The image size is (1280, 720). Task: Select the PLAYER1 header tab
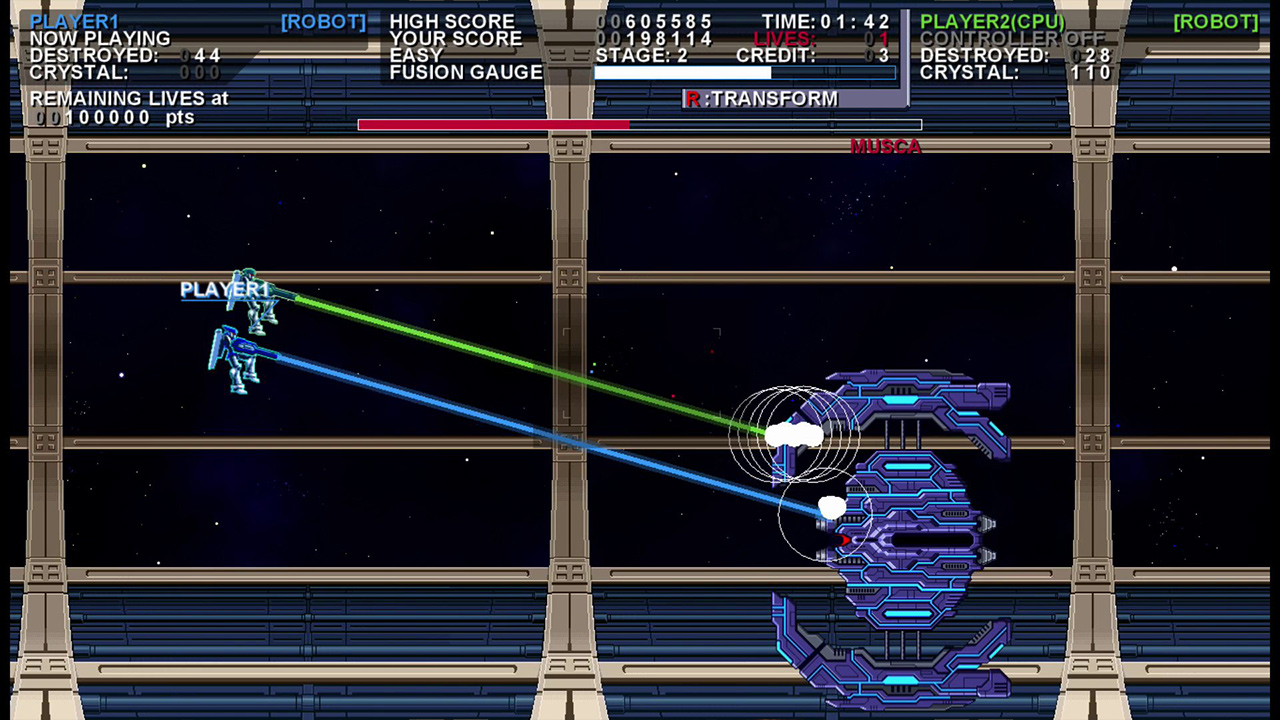(75, 21)
